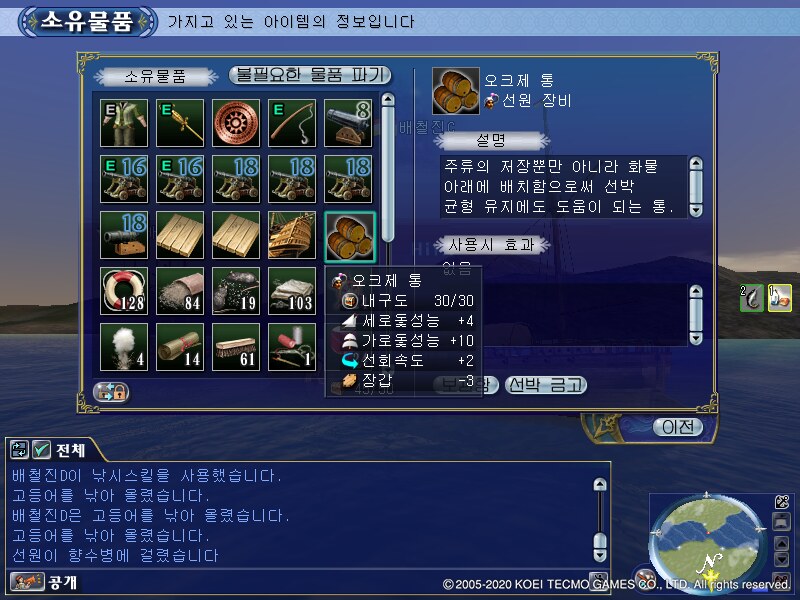Viewport: 800px width, 600px height.
Task: Go back with the 이전 button
Action: pyautogui.click(x=677, y=427)
